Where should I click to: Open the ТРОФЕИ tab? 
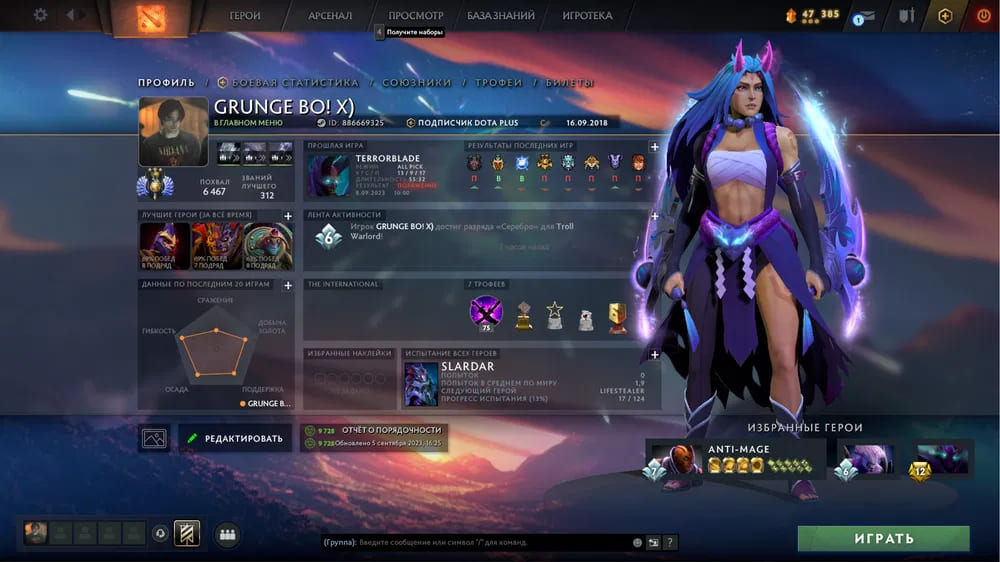click(498, 83)
